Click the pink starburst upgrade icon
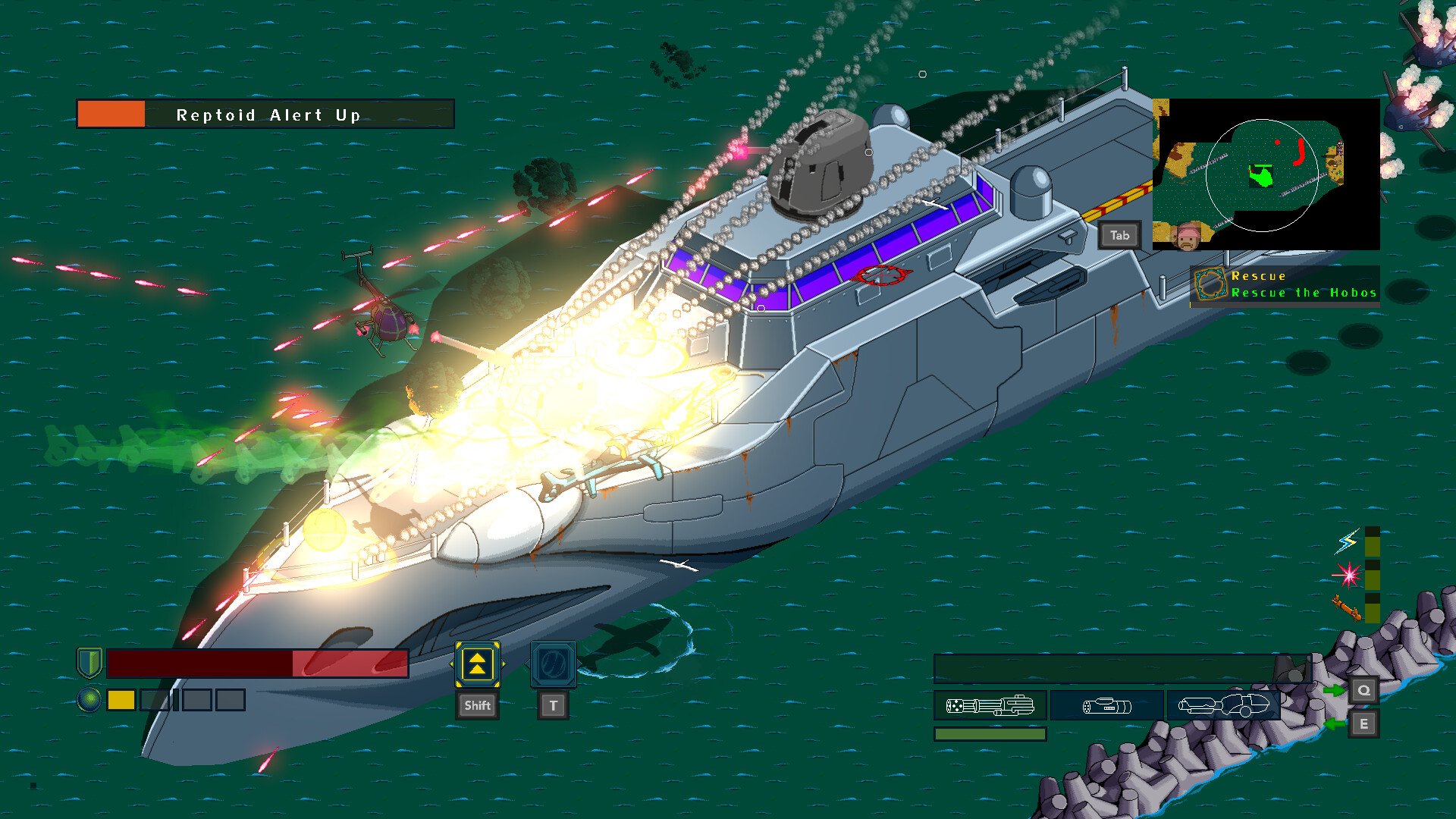This screenshot has width=1456, height=819. [1348, 575]
